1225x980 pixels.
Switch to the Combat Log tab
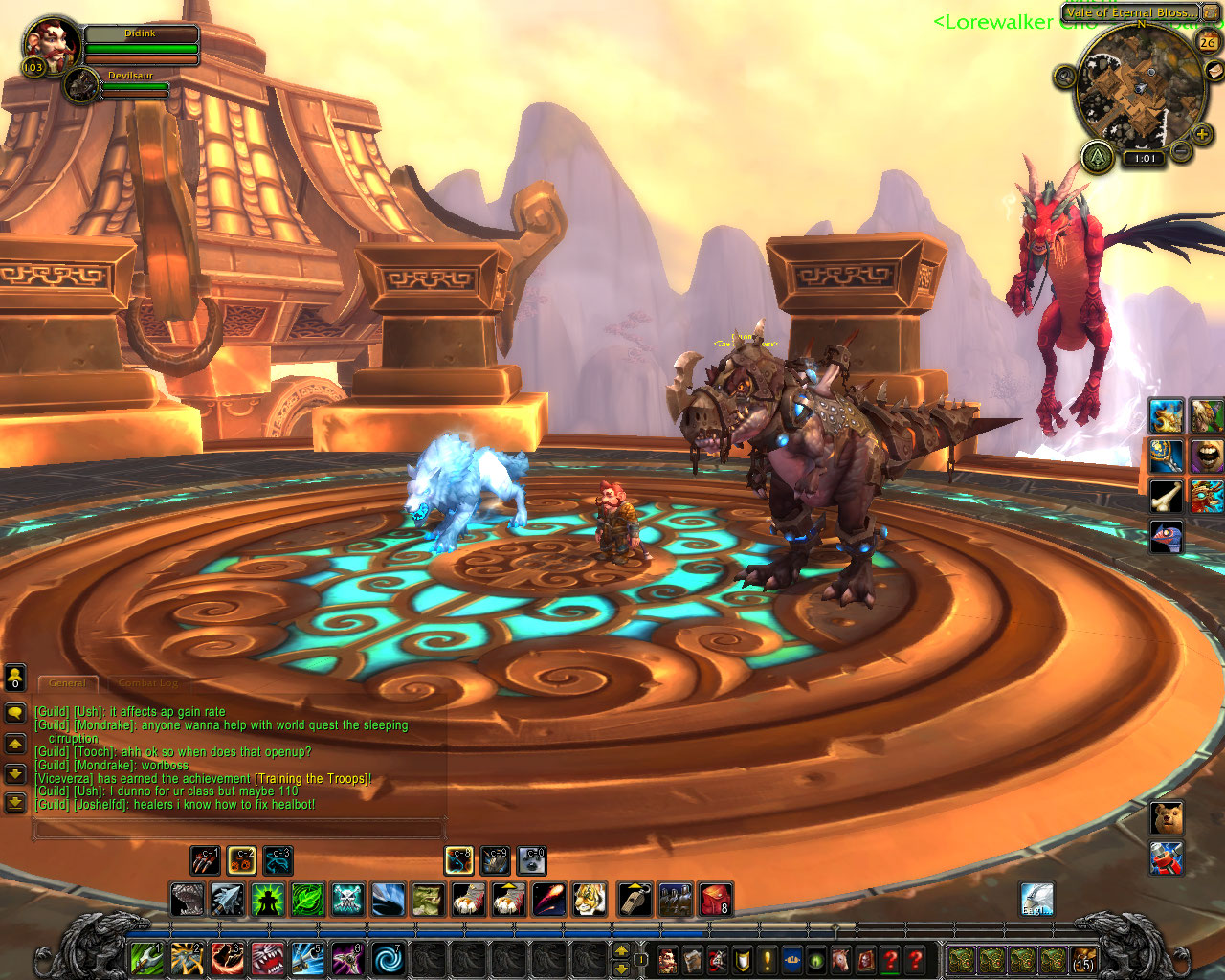tap(148, 683)
